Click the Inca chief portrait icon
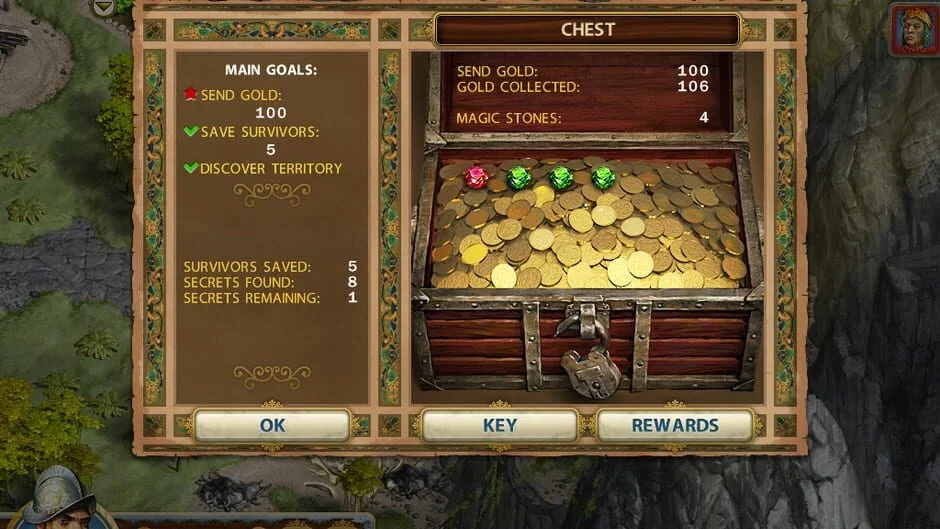This screenshot has width=940, height=529. pos(914,28)
